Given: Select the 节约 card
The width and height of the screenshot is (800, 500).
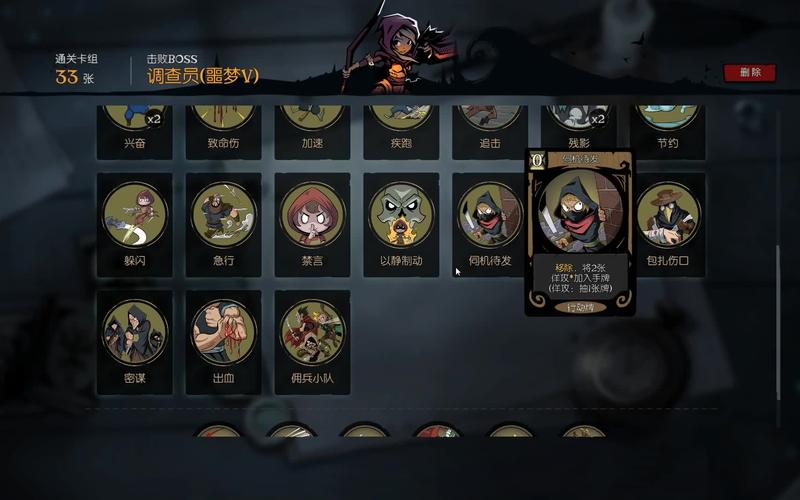Looking at the screenshot, I should point(668,130).
